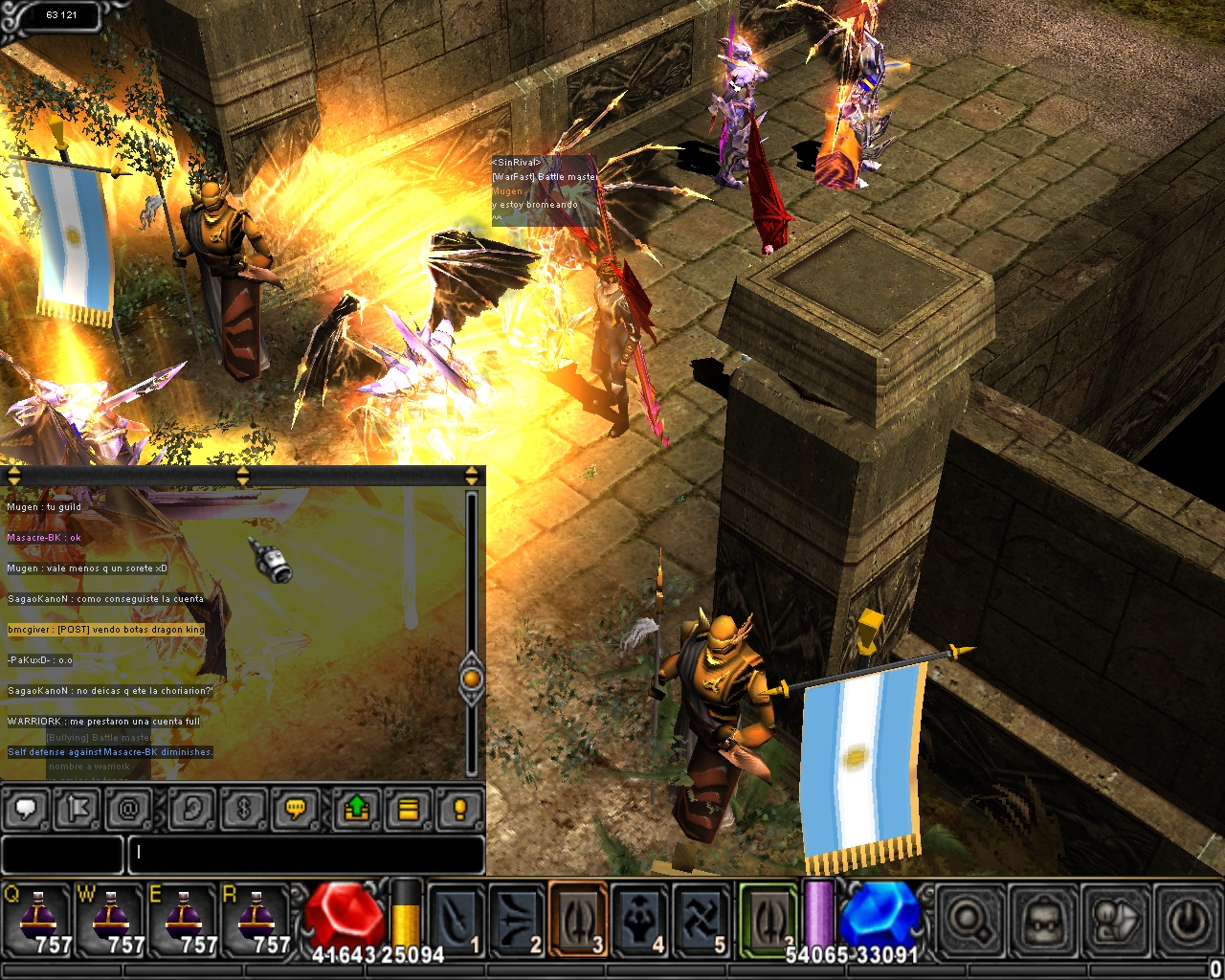Click the power system menu button
This screenshot has height=980, width=1225.
[1190, 921]
